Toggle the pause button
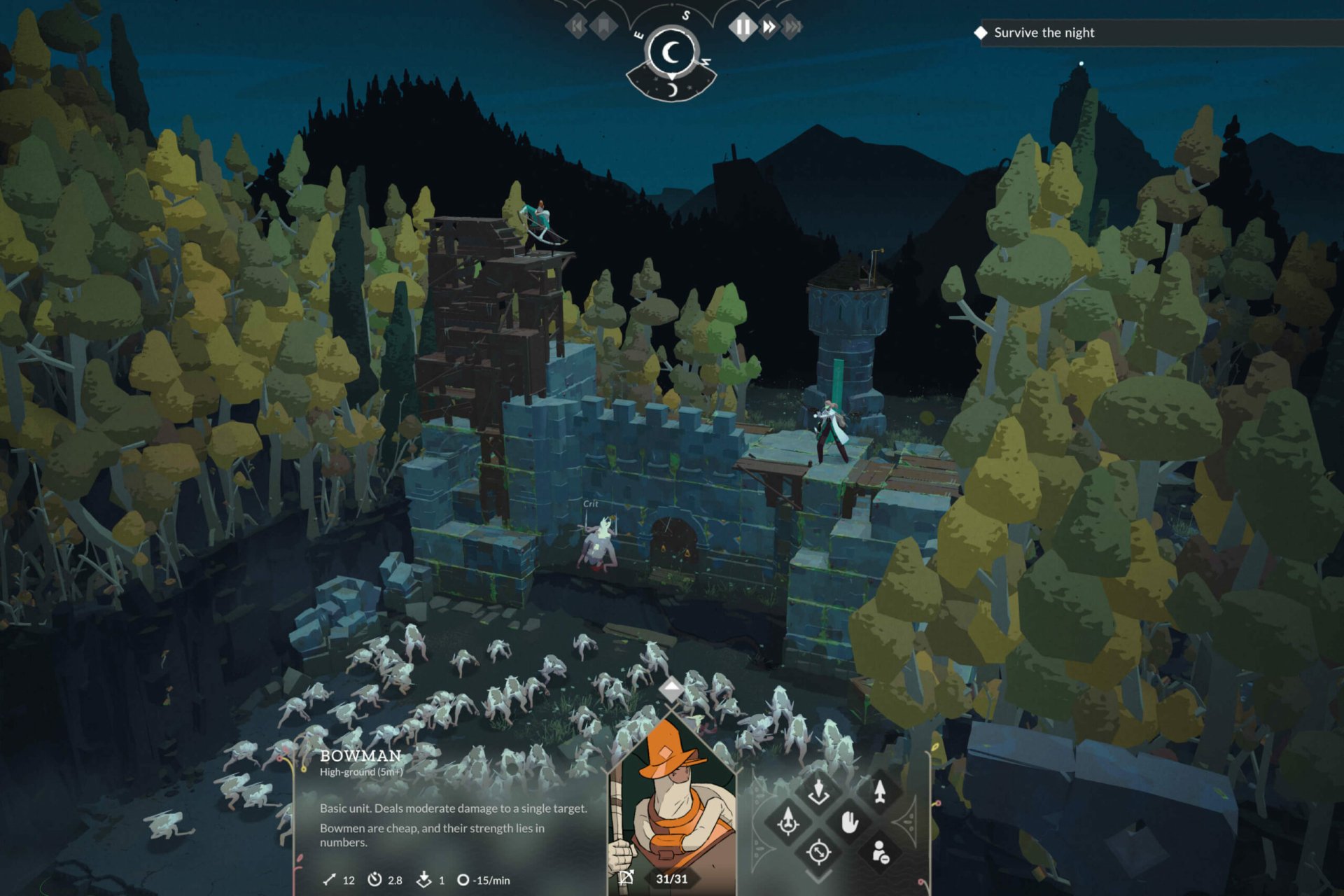The width and height of the screenshot is (1344, 896). 743,27
